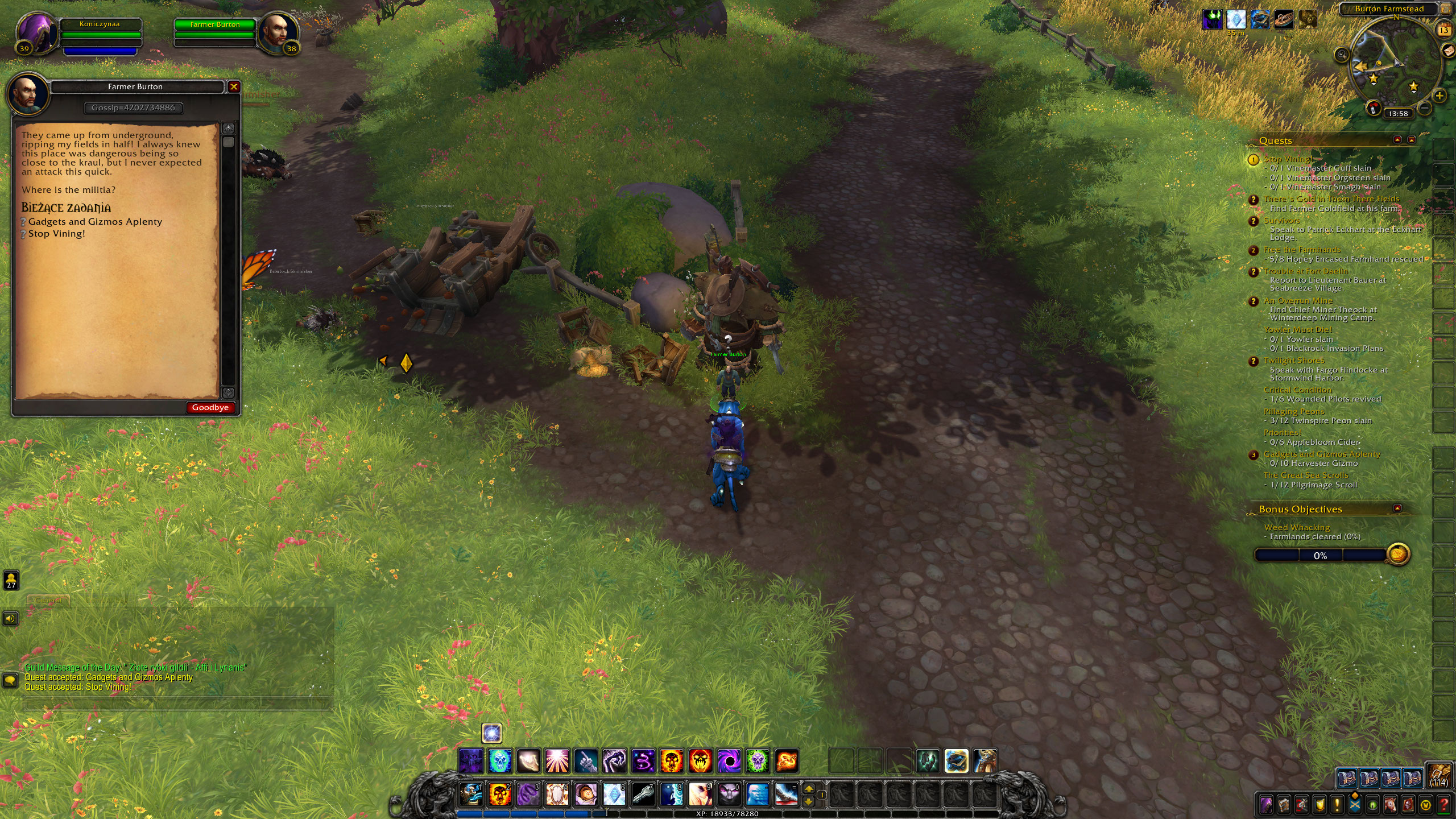Select the quest link Gadgets and Gizmos Aplenty
The height and width of the screenshot is (819, 1456).
[x=94, y=222]
